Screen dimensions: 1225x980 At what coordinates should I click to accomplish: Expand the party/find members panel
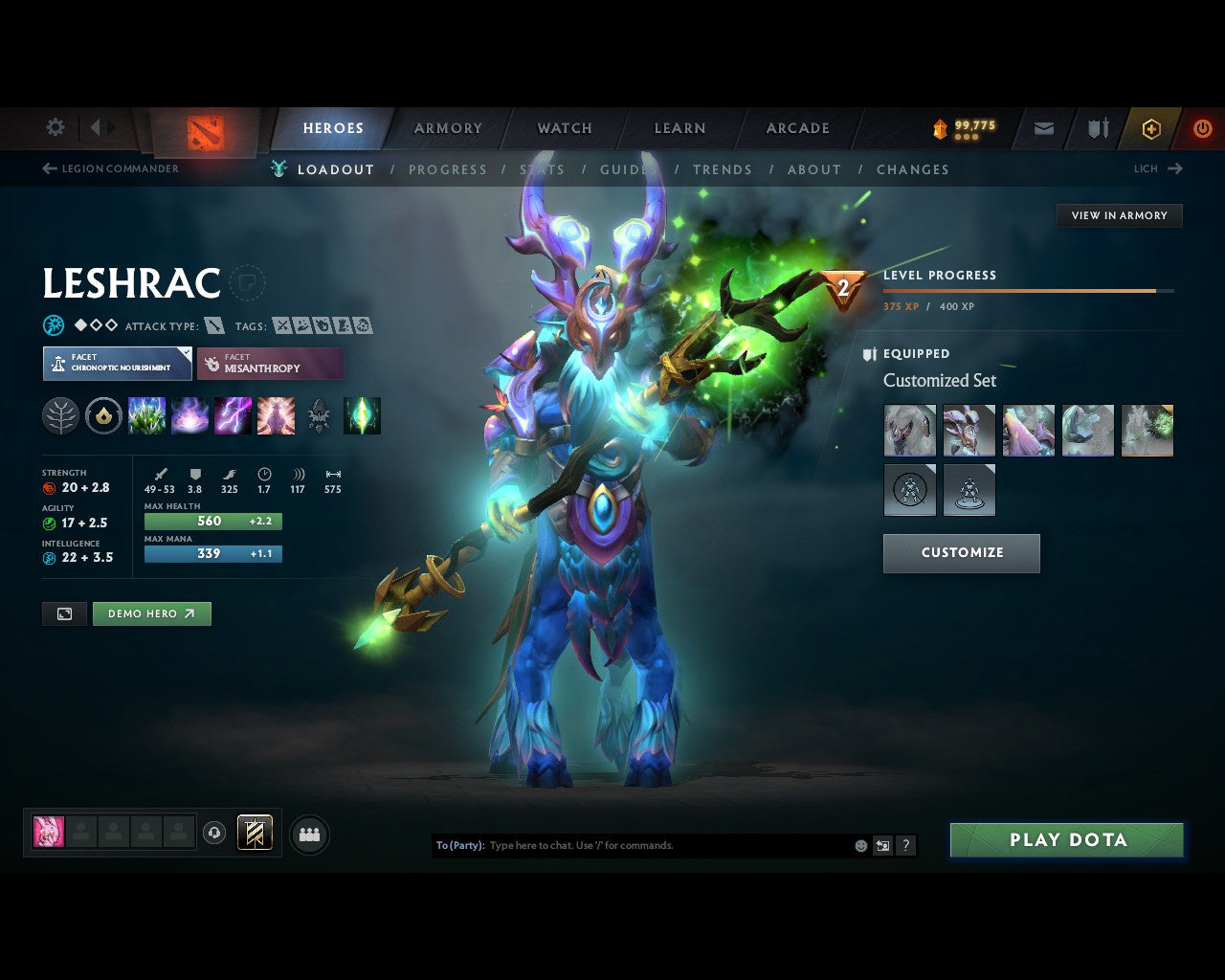pyautogui.click(x=308, y=834)
